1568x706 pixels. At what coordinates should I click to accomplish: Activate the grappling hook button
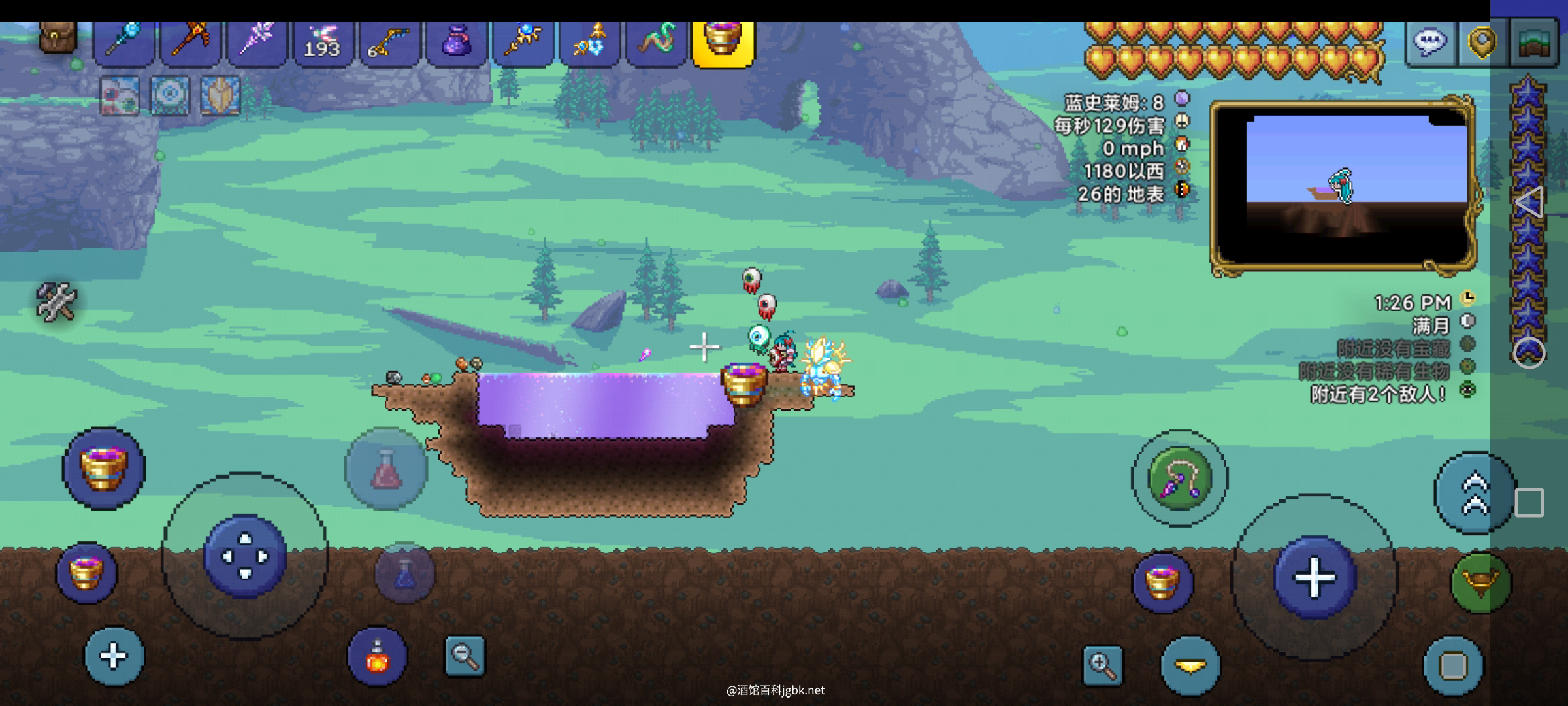click(1179, 479)
